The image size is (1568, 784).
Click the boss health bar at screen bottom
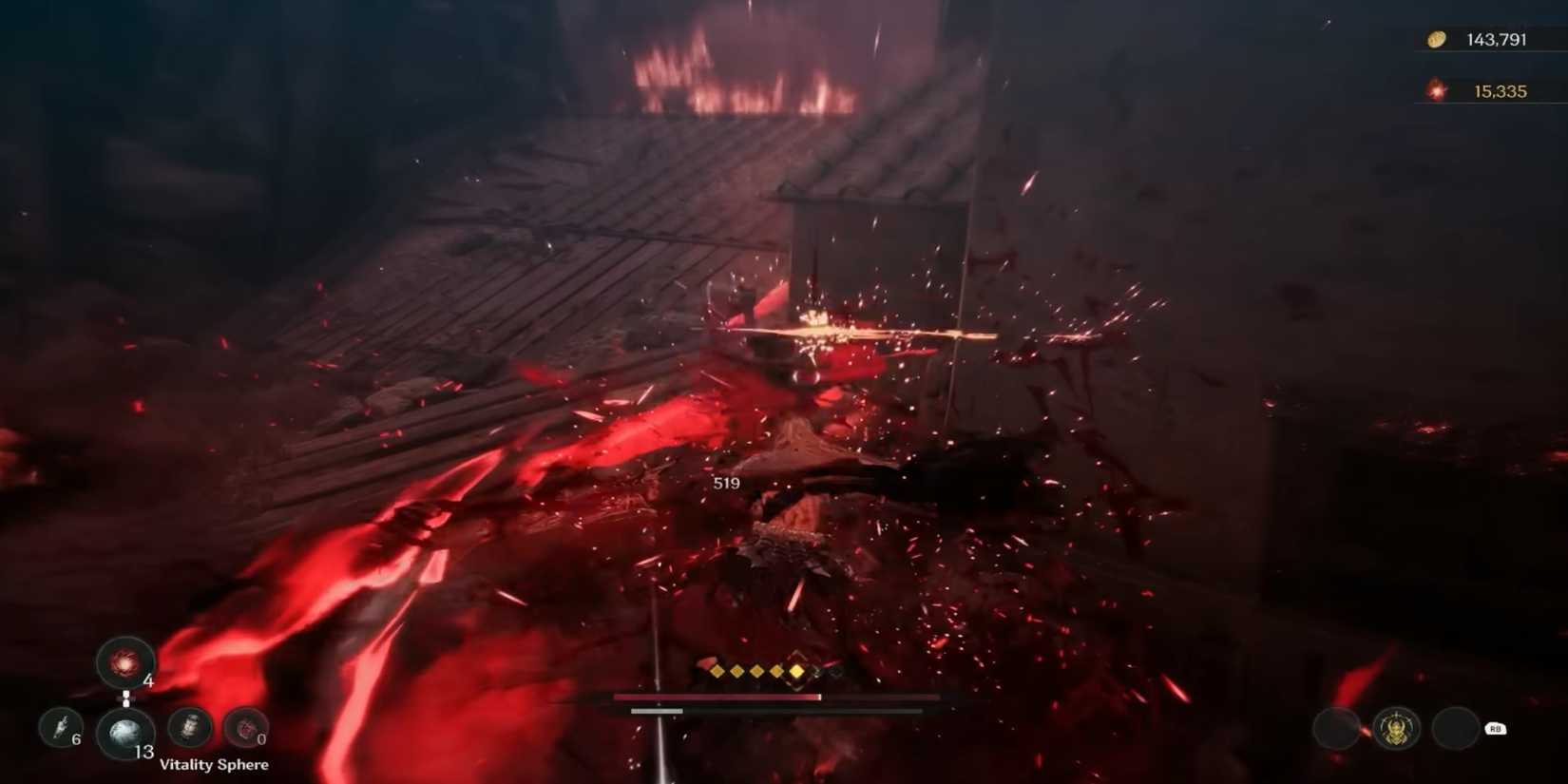coord(776,697)
